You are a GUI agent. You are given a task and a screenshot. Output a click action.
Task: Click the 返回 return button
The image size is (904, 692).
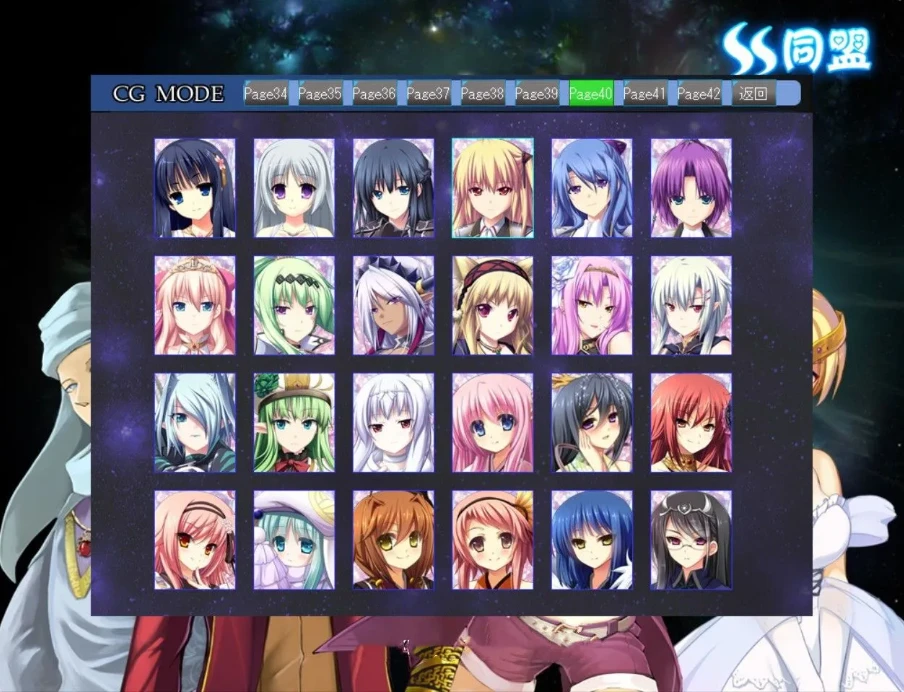click(753, 94)
